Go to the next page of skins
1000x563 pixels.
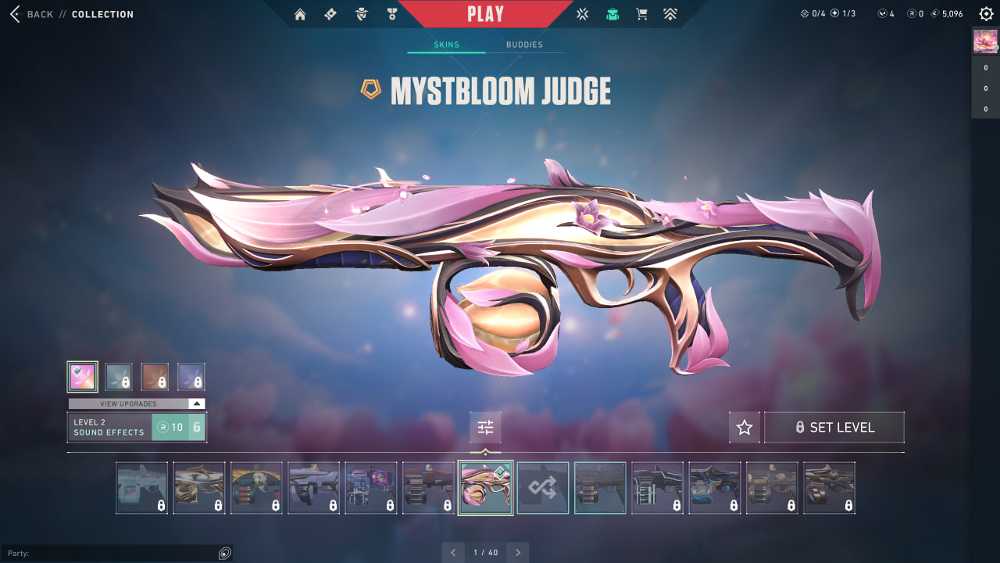[517, 552]
